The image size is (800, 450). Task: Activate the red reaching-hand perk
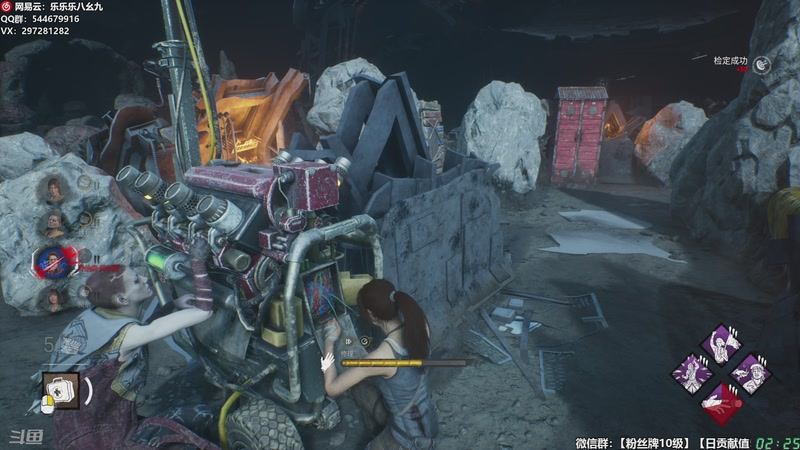click(720, 403)
